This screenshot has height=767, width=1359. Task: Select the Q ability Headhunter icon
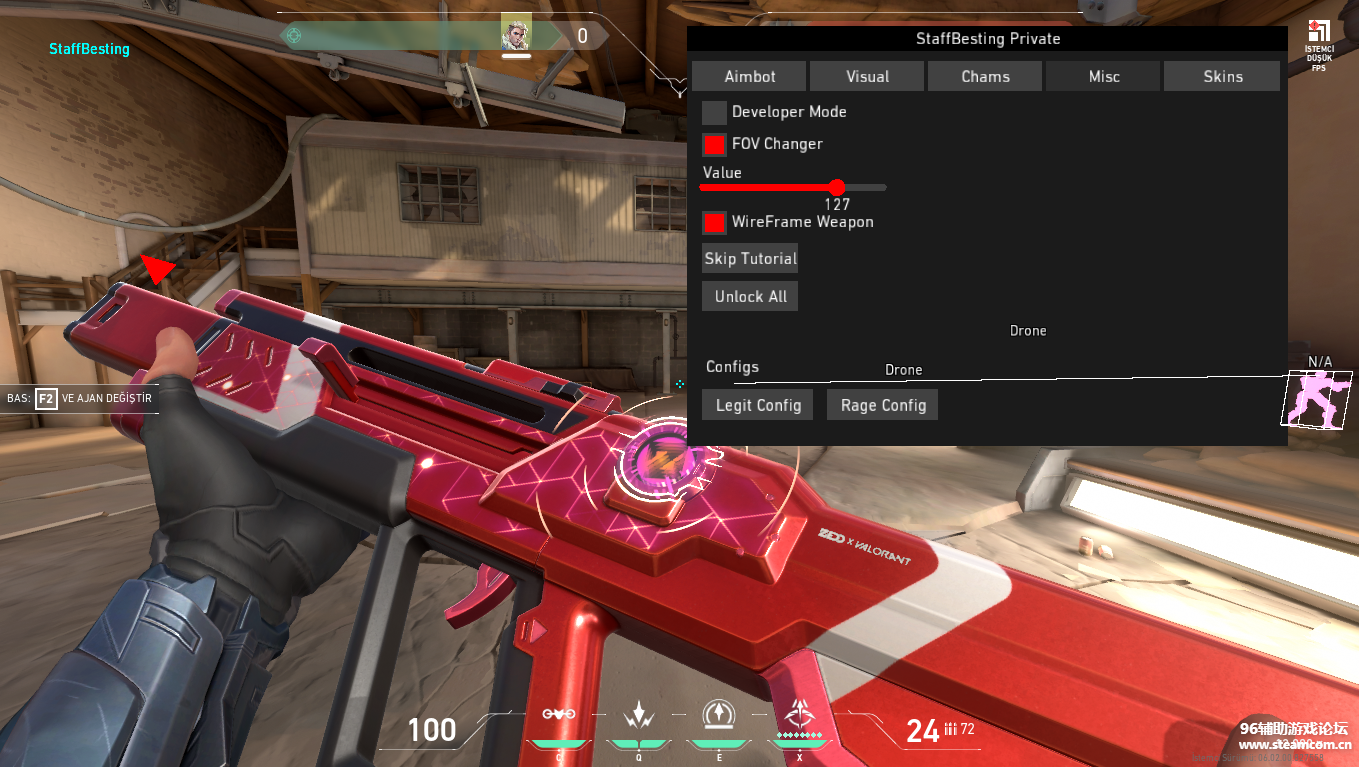[x=640, y=715]
